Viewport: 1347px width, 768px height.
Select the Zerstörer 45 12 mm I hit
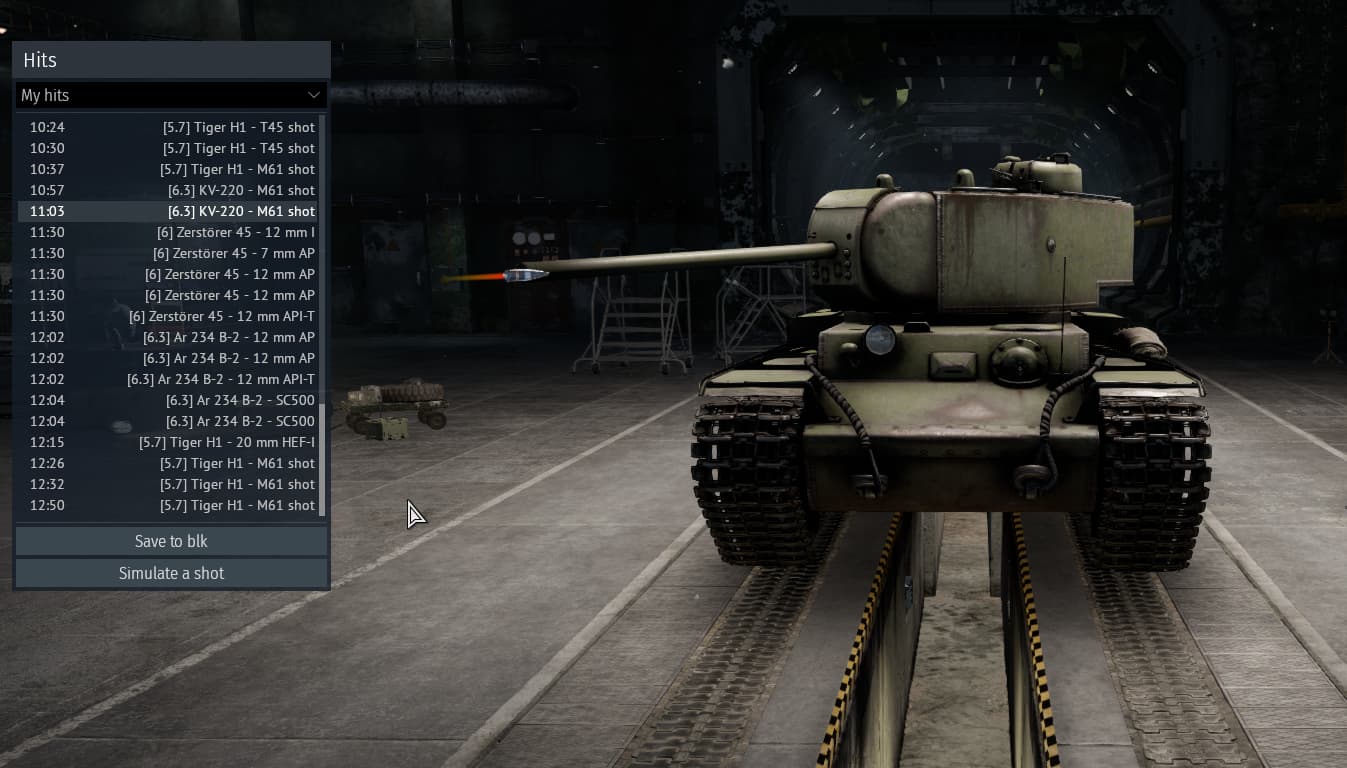coord(168,232)
